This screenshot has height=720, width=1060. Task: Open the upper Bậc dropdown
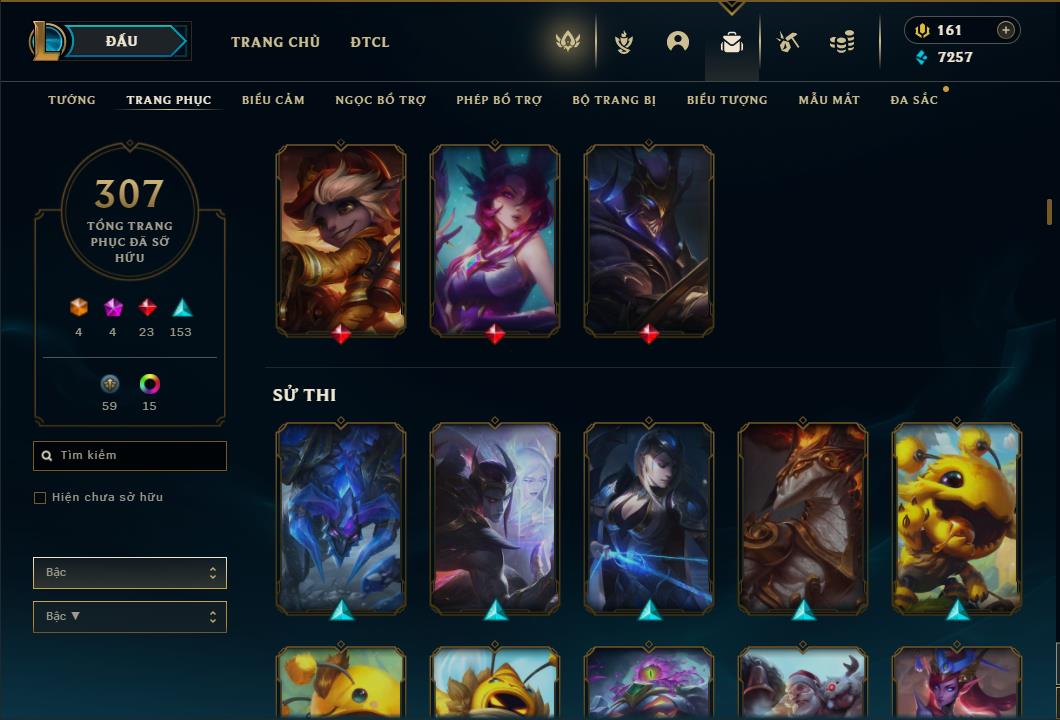click(x=130, y=573)
